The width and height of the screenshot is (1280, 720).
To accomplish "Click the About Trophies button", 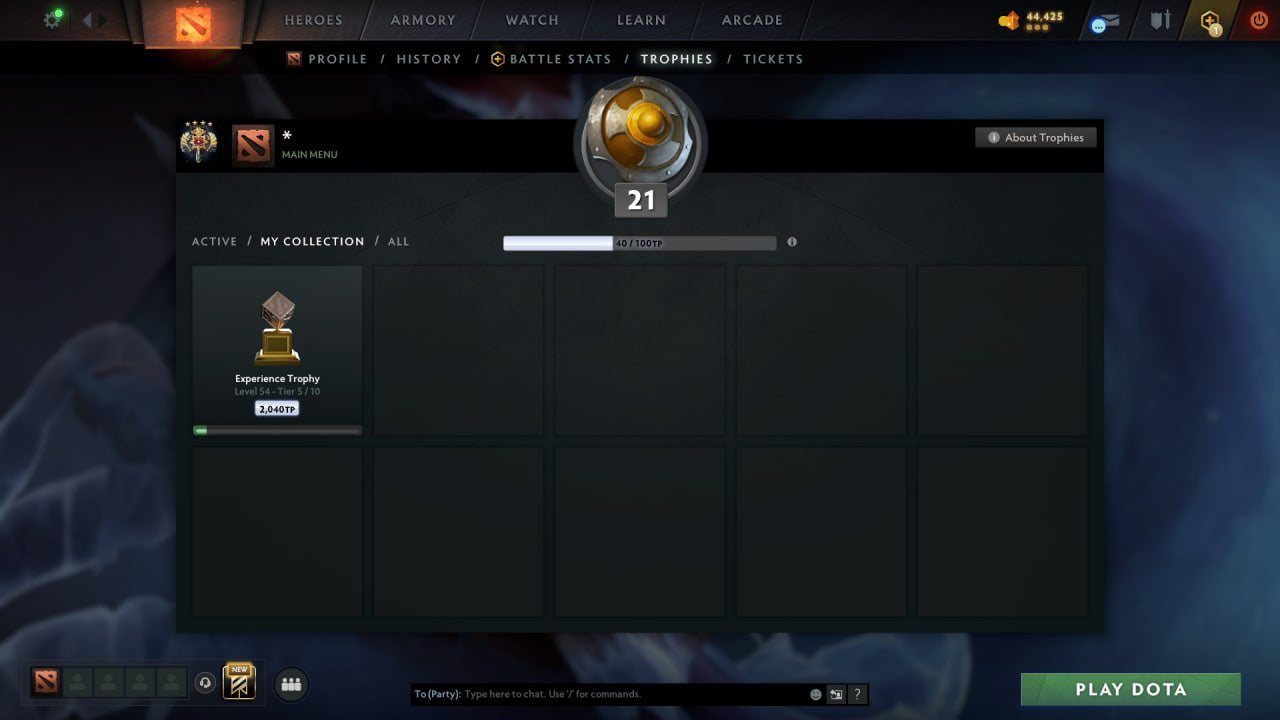I will (x=1036, y=137).
